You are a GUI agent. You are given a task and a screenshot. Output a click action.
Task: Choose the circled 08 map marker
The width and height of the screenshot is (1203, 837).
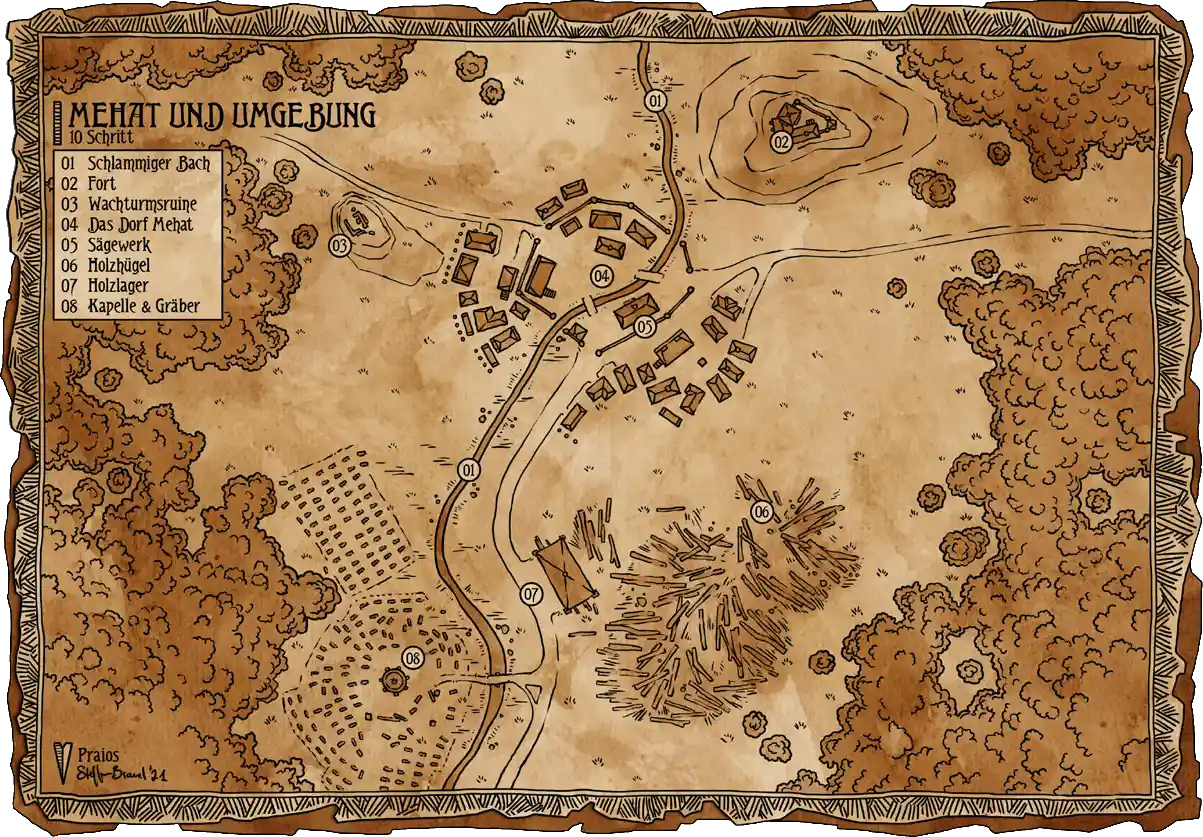[x=413, y=658]
